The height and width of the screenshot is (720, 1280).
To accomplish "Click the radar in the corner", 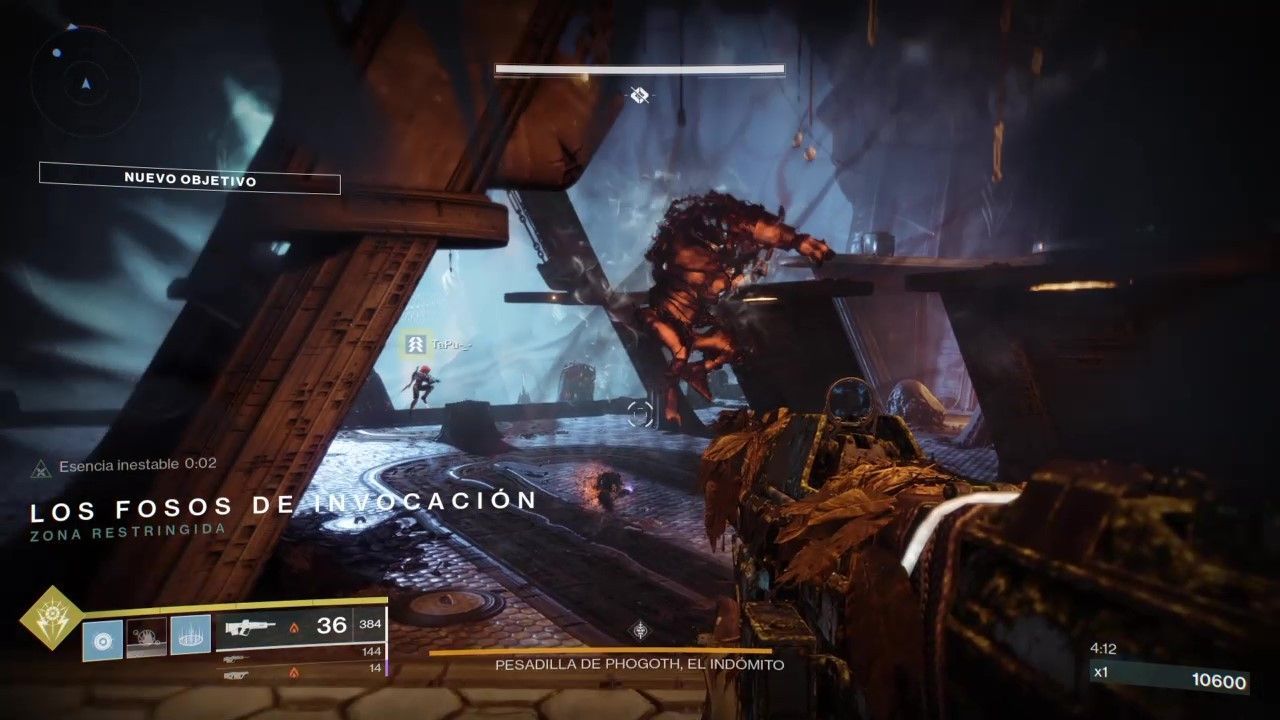I will (x=84, y=83).
